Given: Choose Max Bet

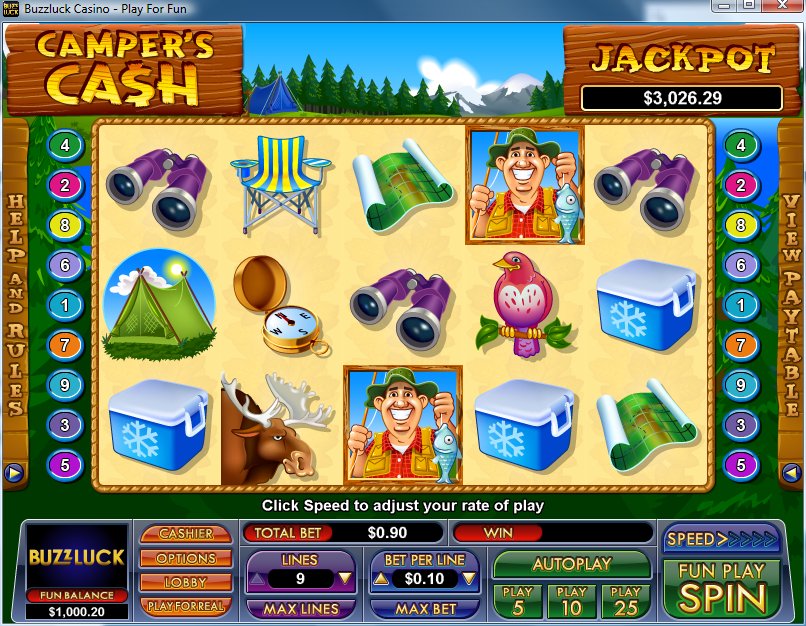Looking at the screenshot, I should [425, 608].
